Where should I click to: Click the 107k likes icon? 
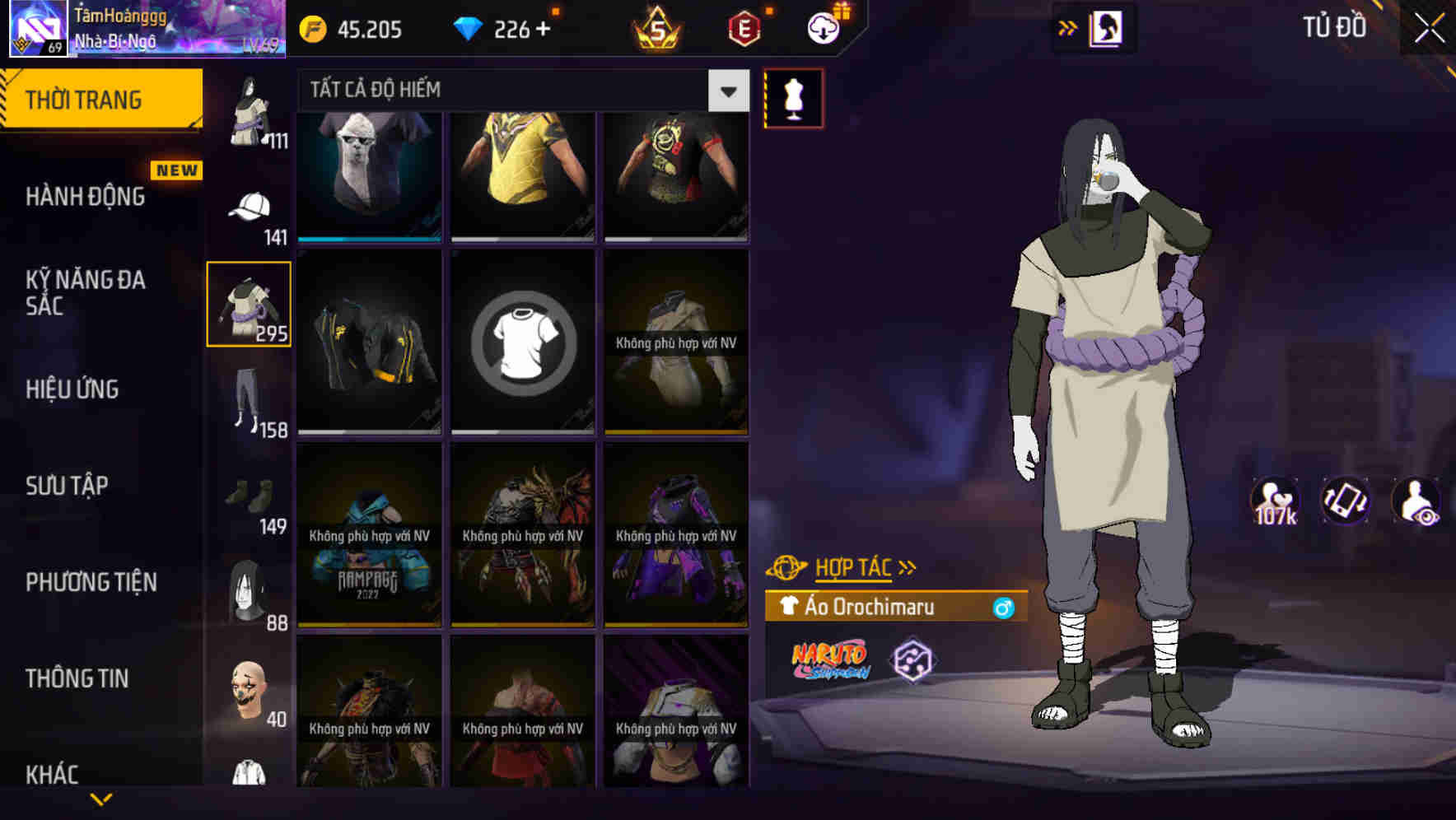click(x=1273, y=501)
